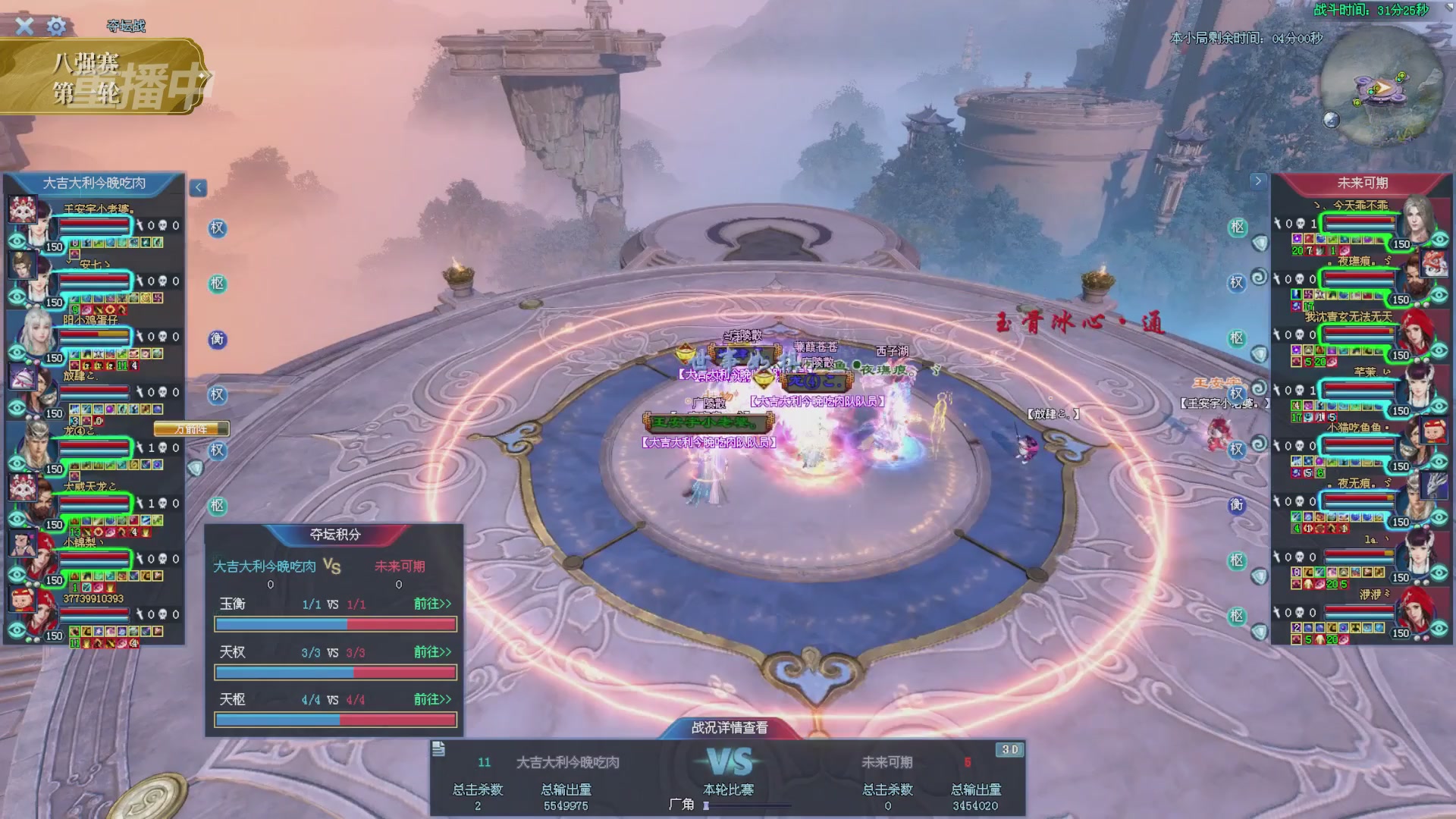Viewport: 1456px width, 819px height.
Task: Open settings via the gear icon
Action: [x=56, y=27]
